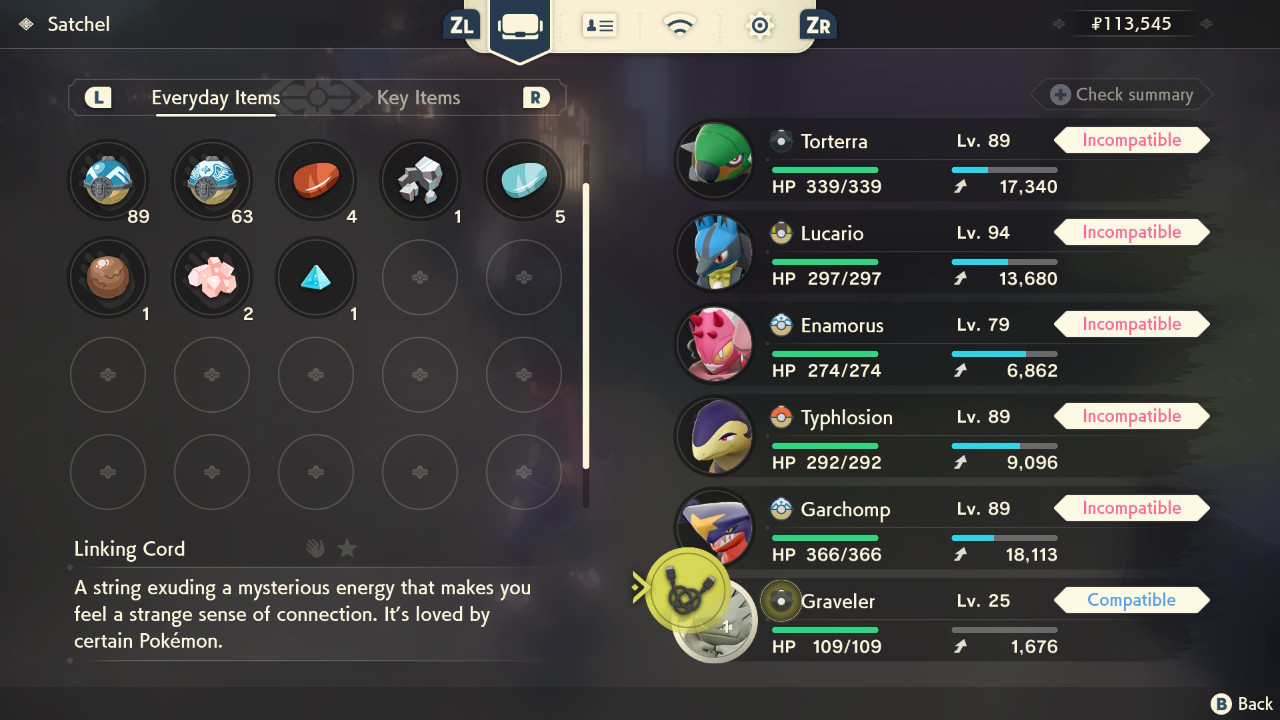Switch to the Key Items tab
The image size is (1280, 720).
pos(418,98)
